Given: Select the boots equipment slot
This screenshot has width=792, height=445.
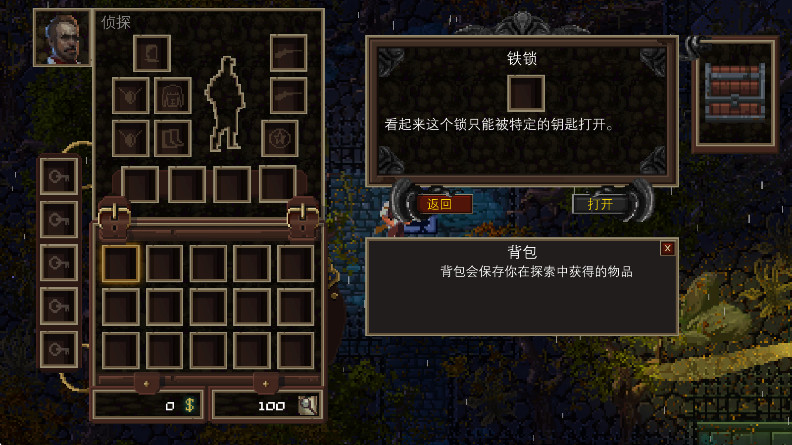Looking at the screenshot, I should click(x=173, y=138).
